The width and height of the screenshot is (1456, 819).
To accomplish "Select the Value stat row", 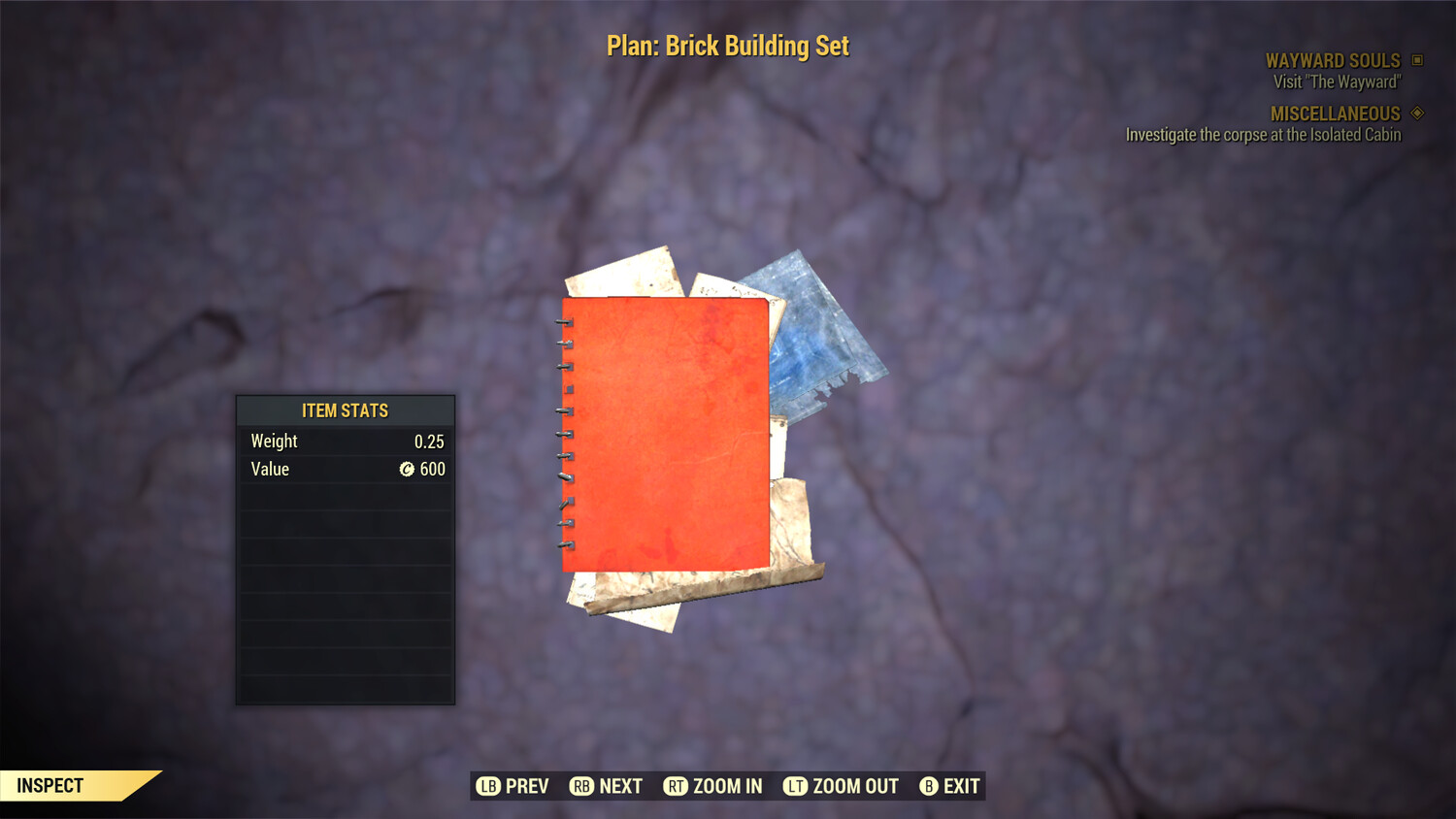I will coord(345,470).
